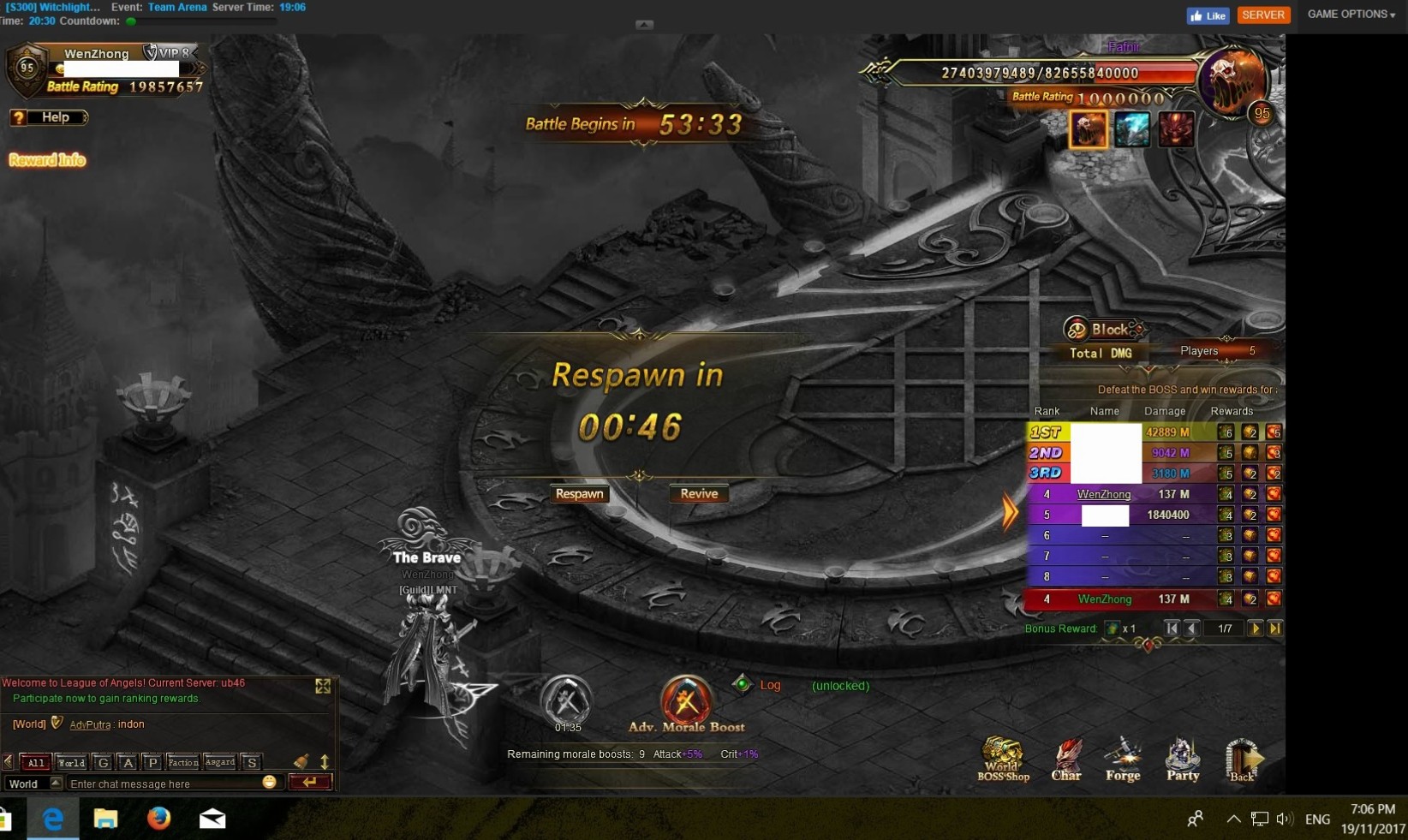This screenshot has width=1408, height=840.
Task: Open the GAME OPTIONS dropdown
Action: (1351, 15)
